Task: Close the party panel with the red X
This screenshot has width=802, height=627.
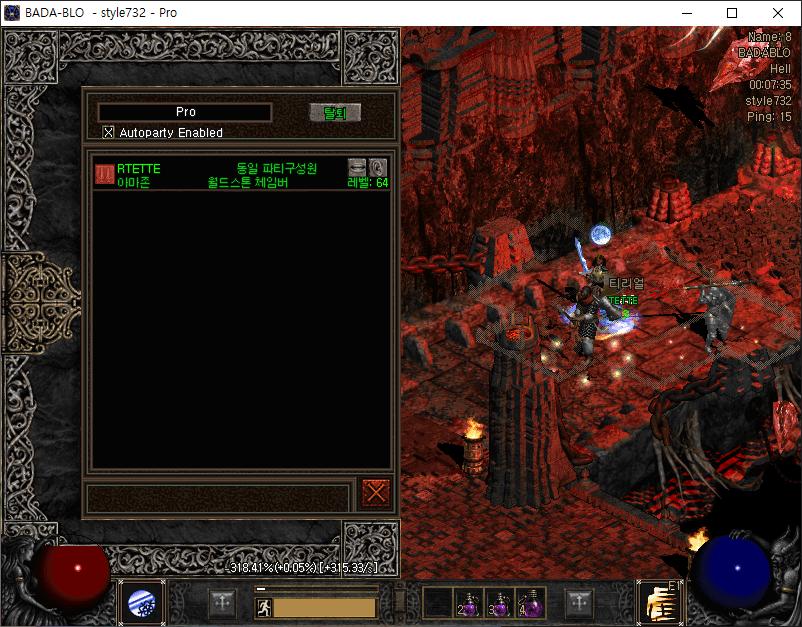Action: [x=376, y=492]
